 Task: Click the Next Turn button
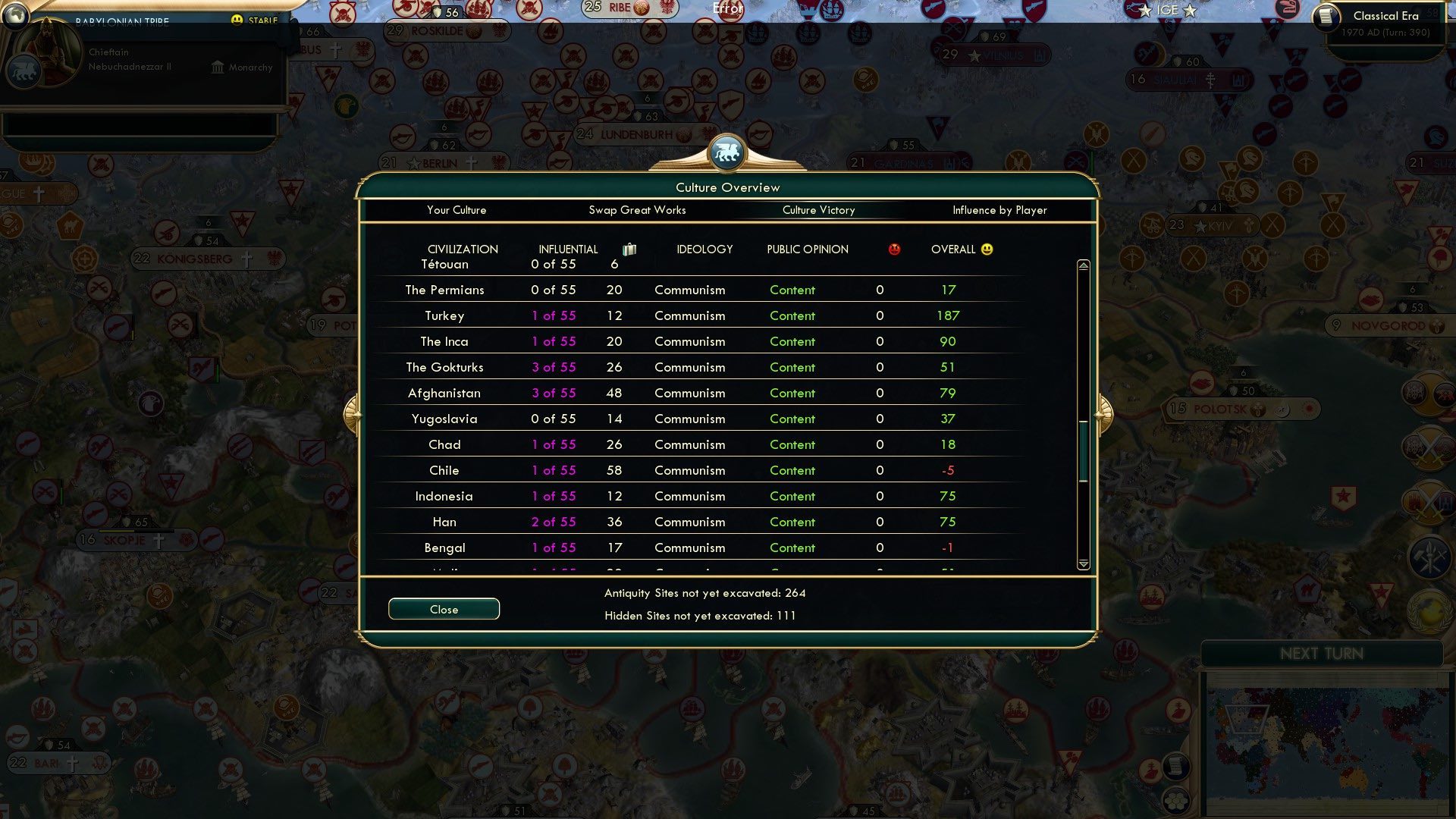click(1323, 654)
